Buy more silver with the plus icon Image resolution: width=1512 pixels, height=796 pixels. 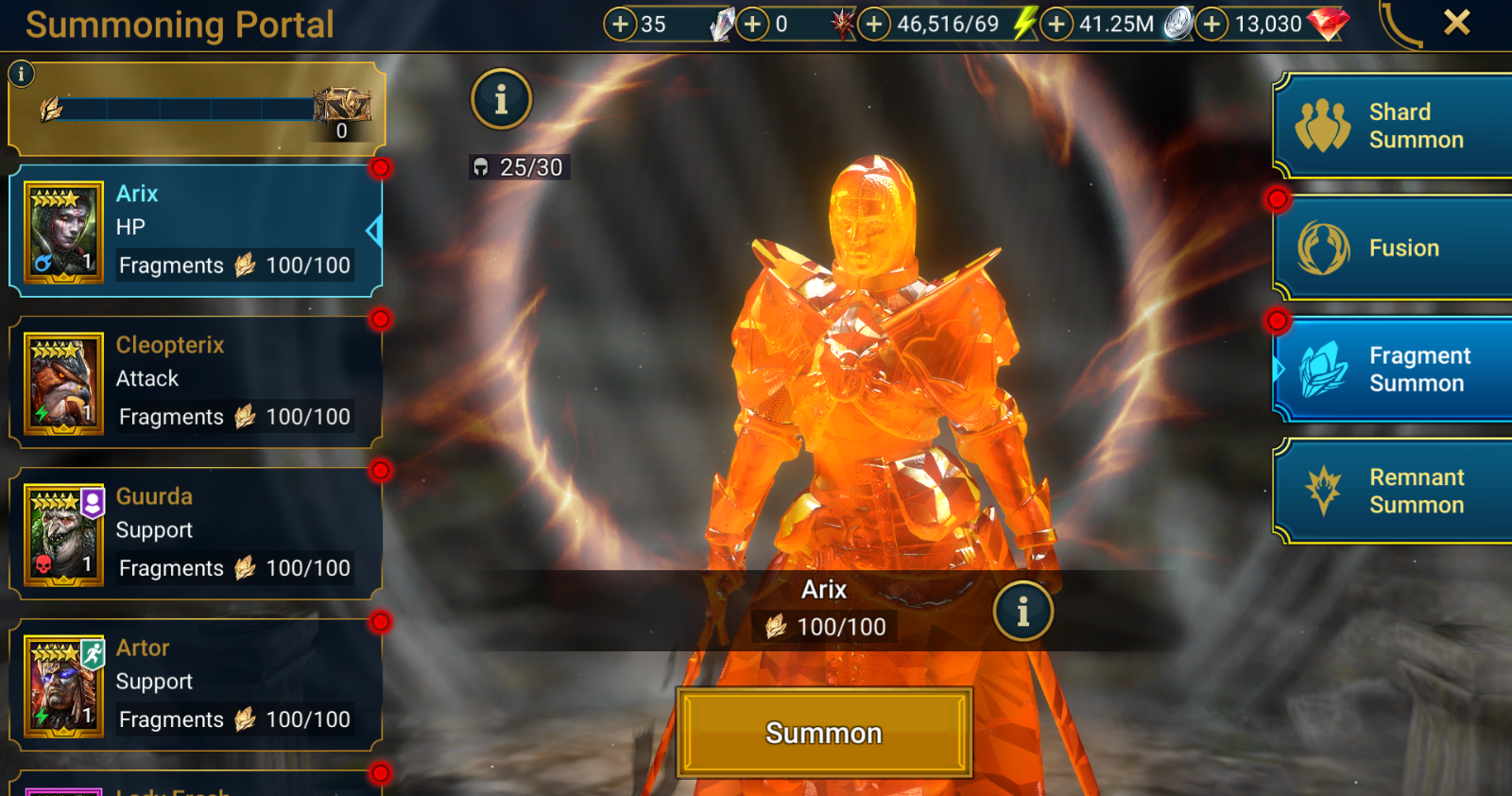point(1057,24)
